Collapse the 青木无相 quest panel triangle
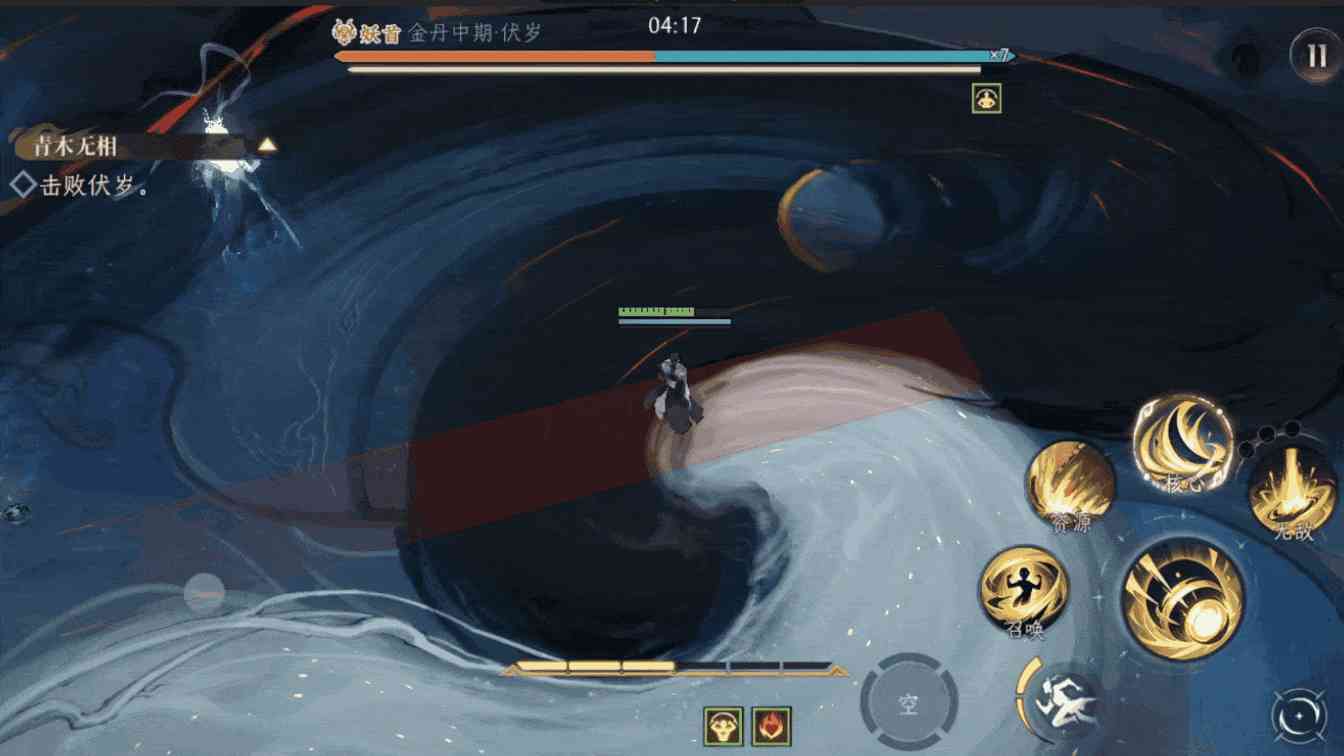The image size is (1344, 756). (x=265, y=145)
